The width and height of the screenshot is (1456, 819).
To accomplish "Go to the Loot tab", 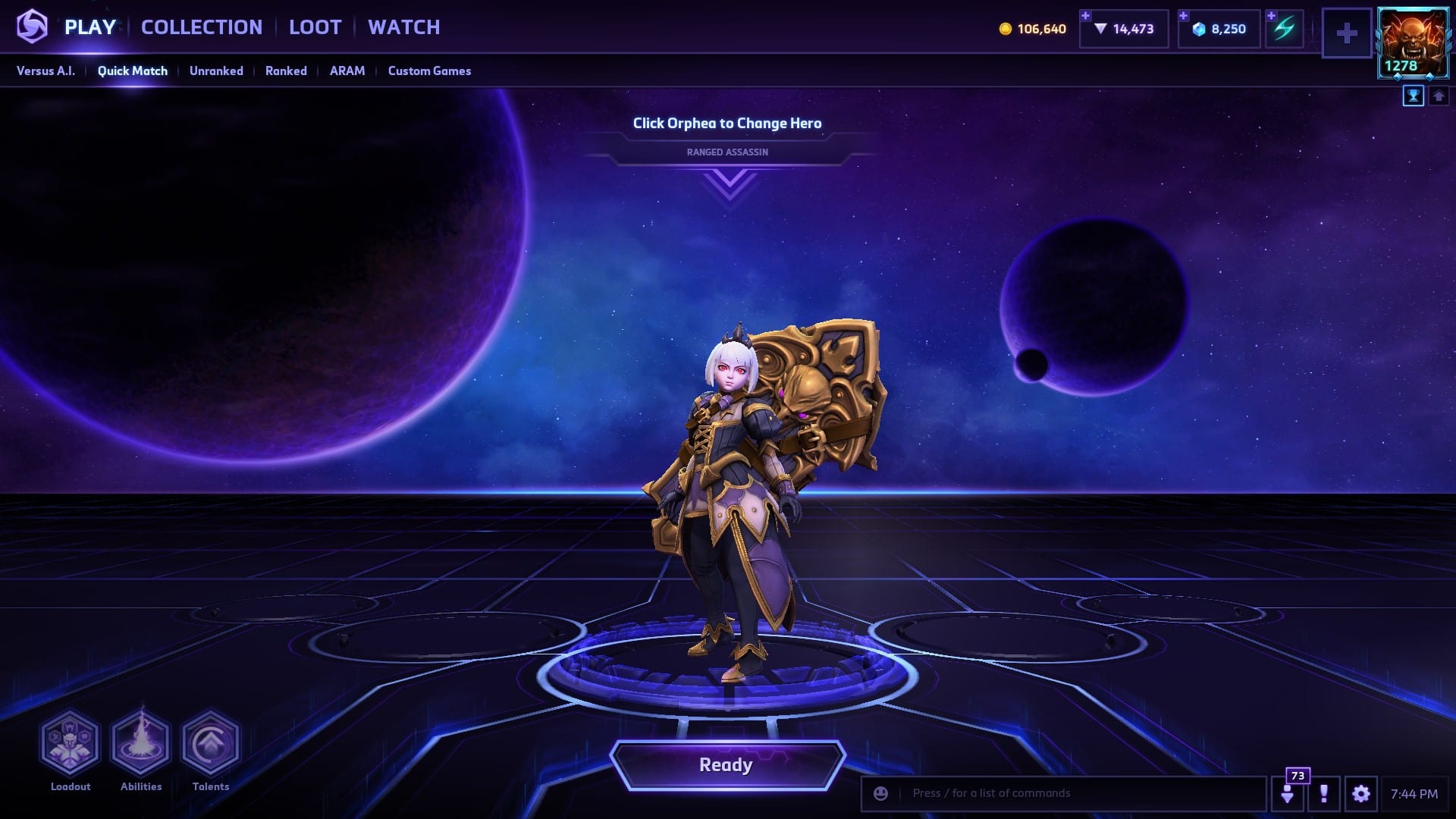I will [x=315, y=27].
